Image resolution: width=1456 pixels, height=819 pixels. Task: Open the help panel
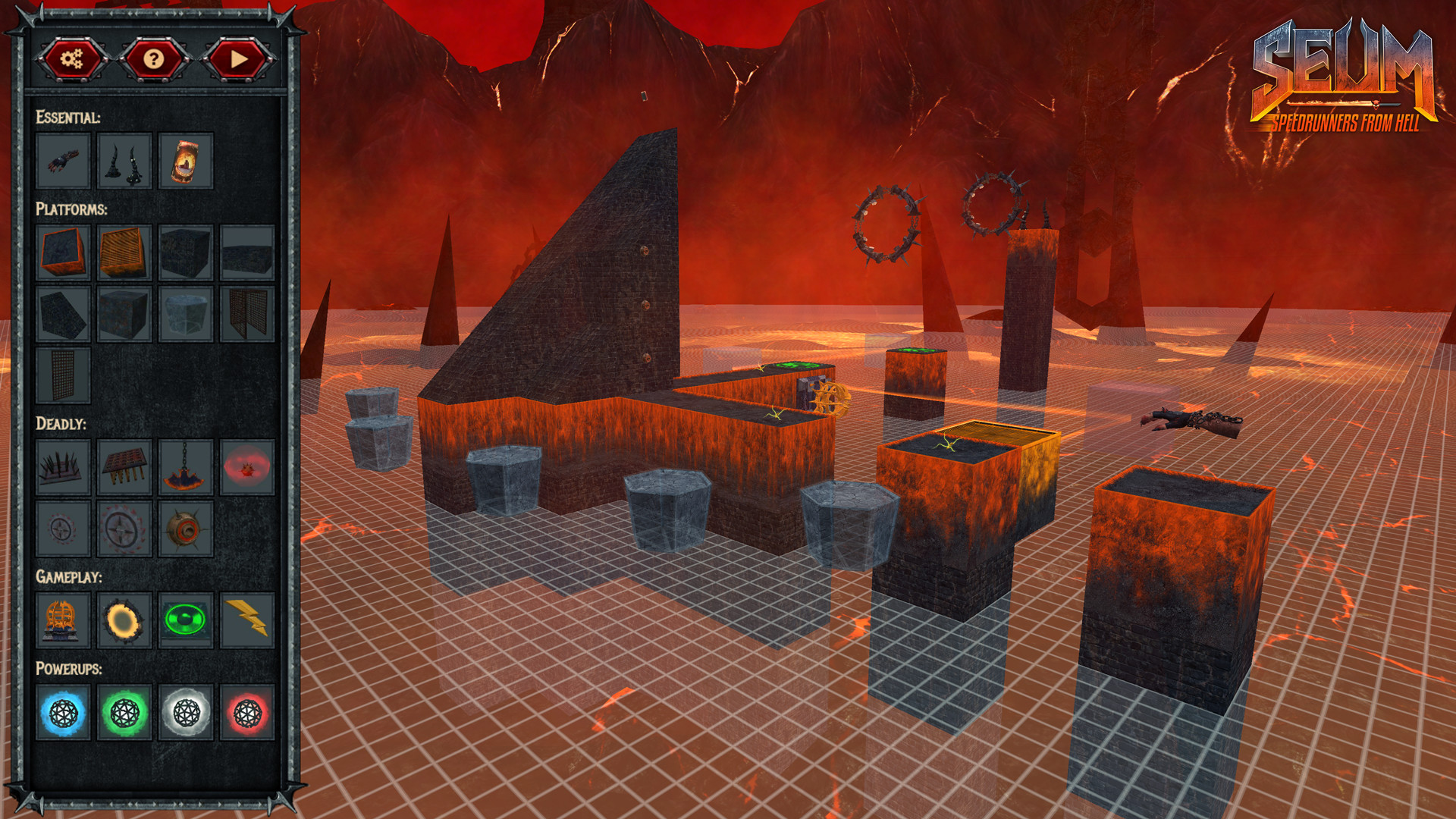pyautogui.click(x=155, y=61)
